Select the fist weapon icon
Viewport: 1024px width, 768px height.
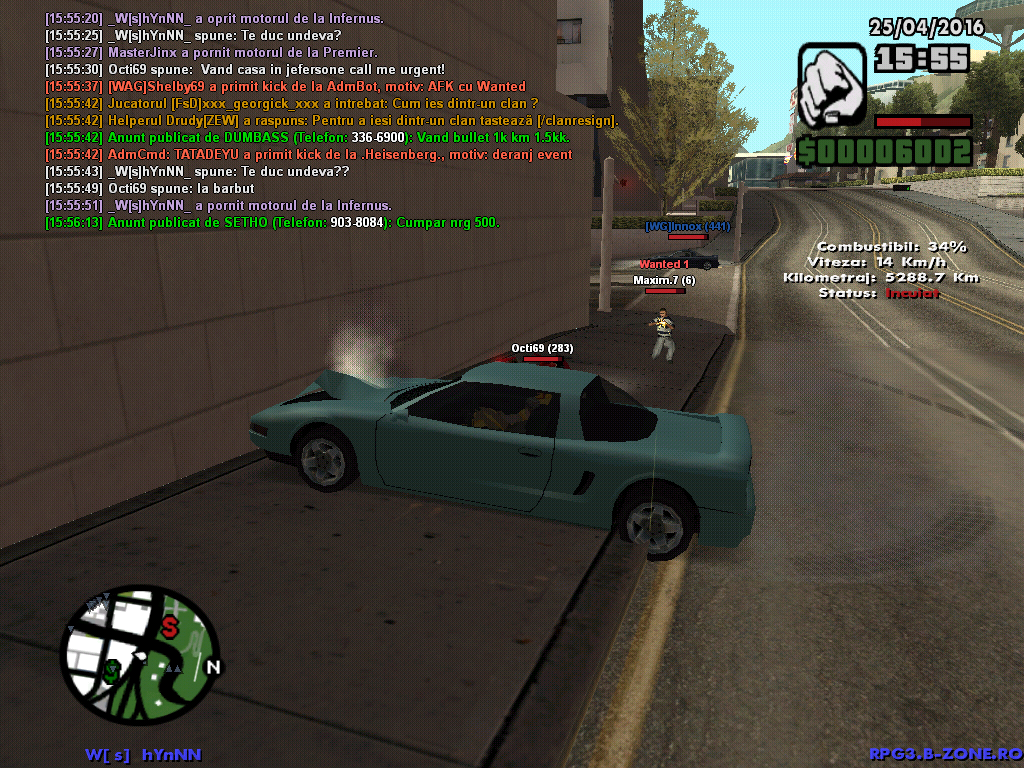click(832, 86)
